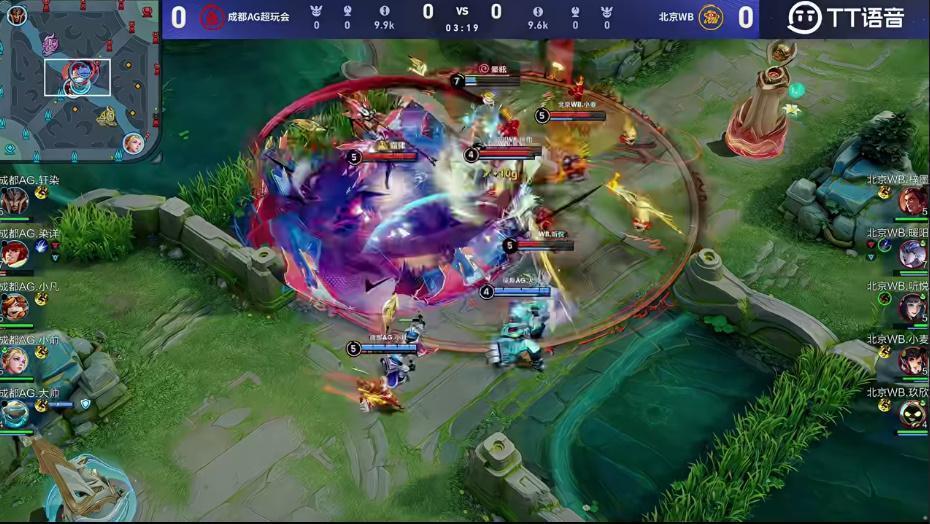Image resolution: width=930 pixels, height=524 pixels.
Task: Open the TT语音 sponsor logo
Action: pos(845,17)
